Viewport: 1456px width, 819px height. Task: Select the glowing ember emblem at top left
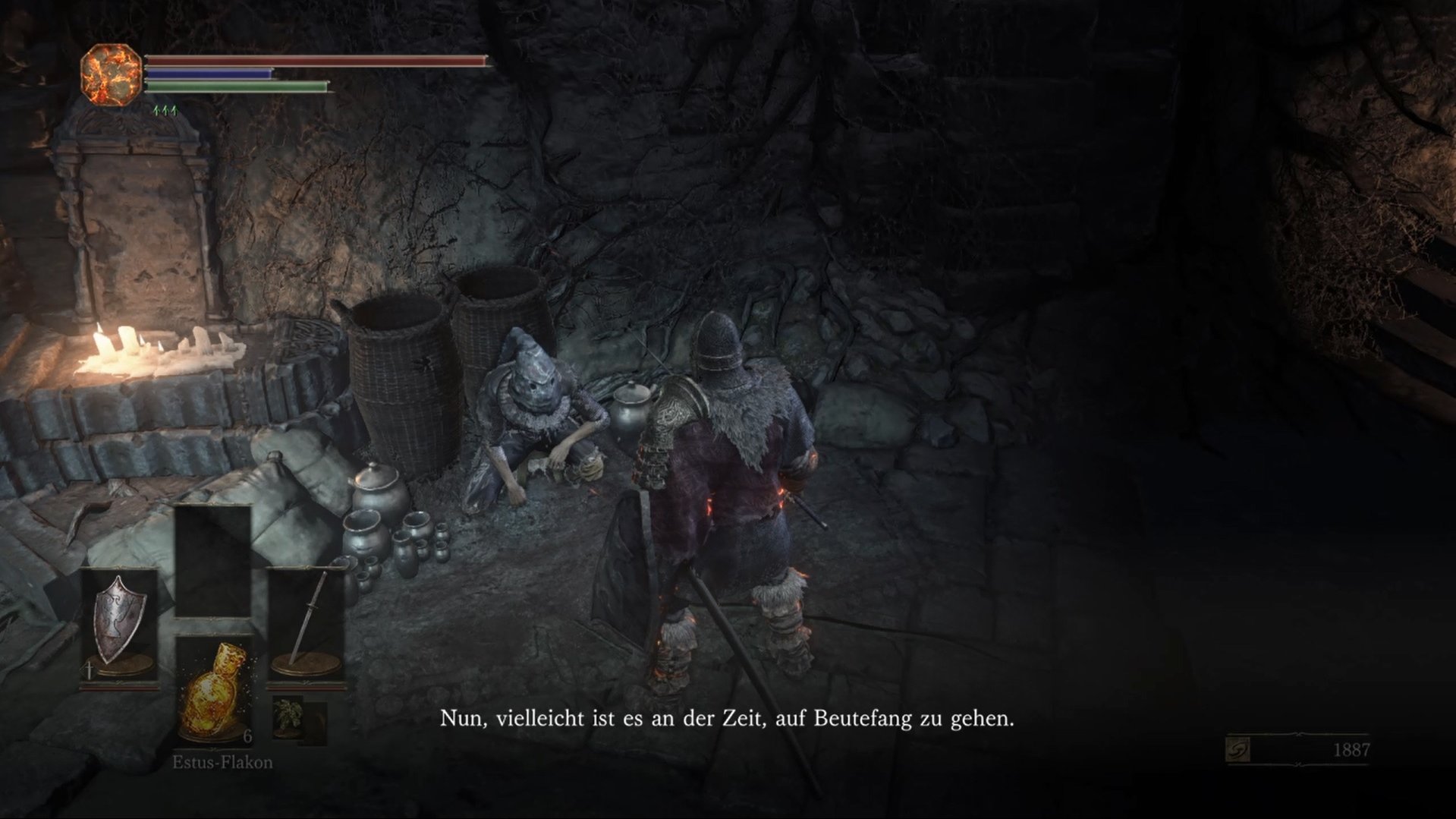click(x=111, y=74)
